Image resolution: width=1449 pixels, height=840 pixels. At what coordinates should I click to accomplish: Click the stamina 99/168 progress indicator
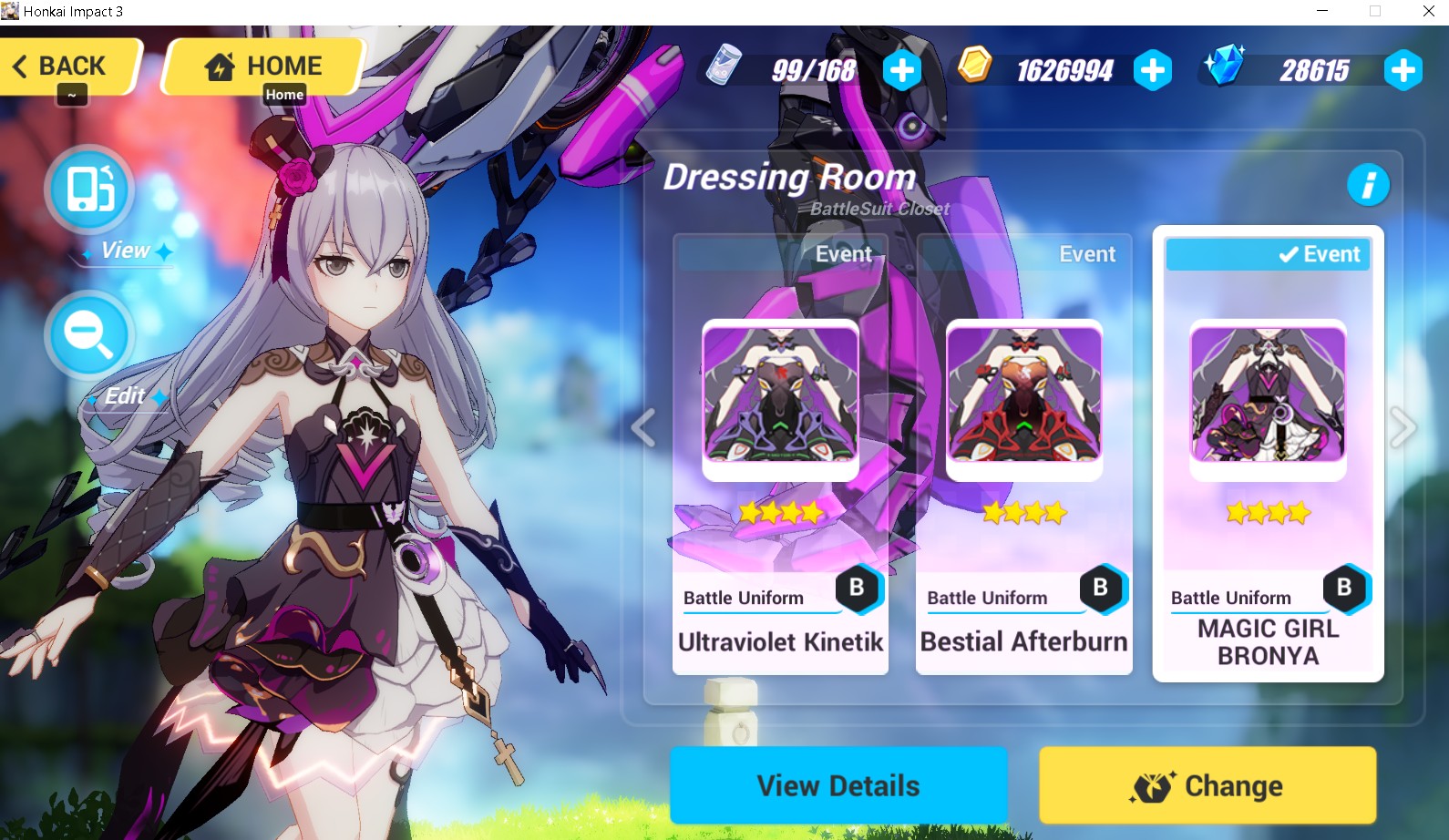tap(813, 67)
